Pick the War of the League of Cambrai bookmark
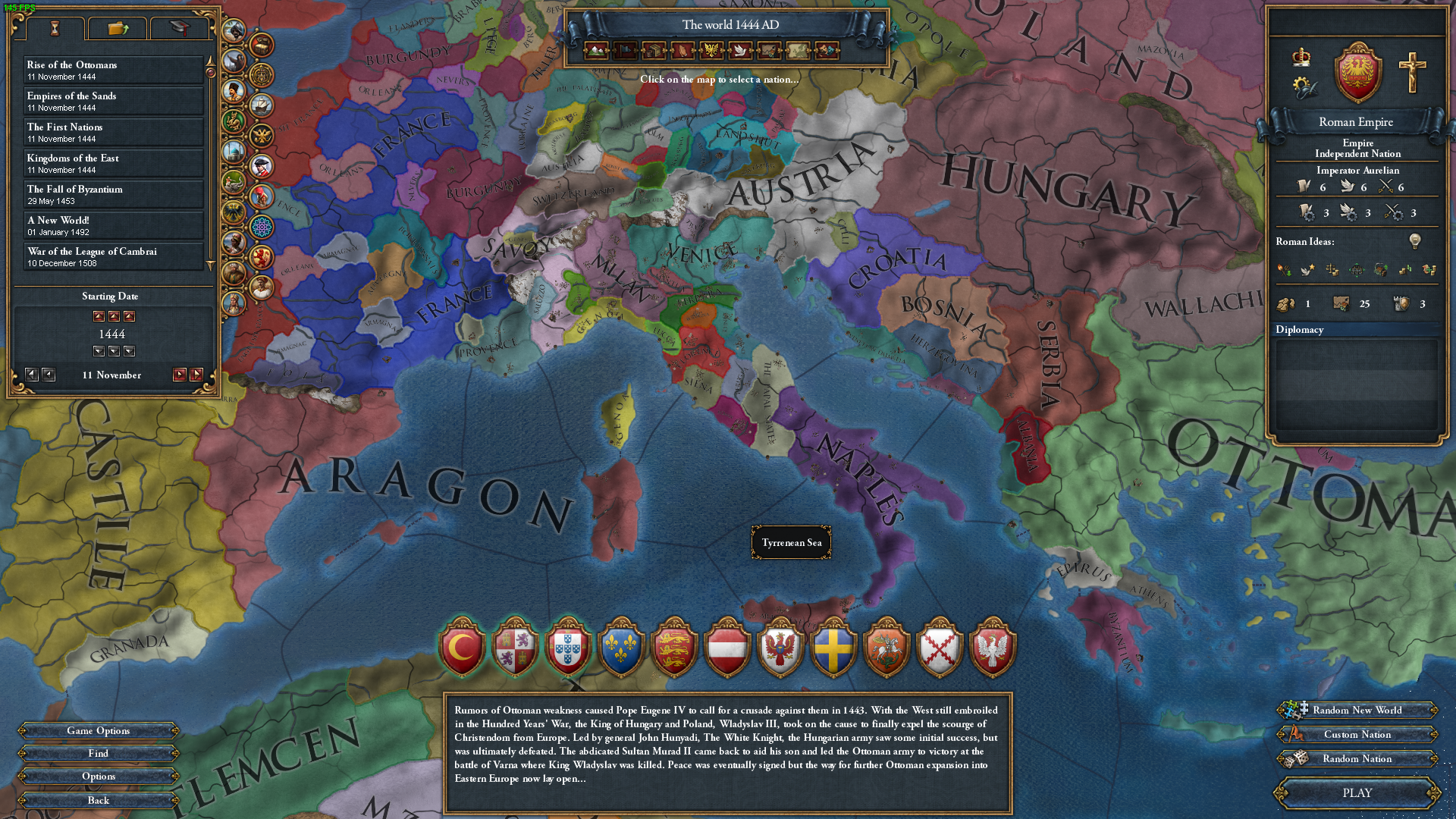 click(x=114, y=257)
